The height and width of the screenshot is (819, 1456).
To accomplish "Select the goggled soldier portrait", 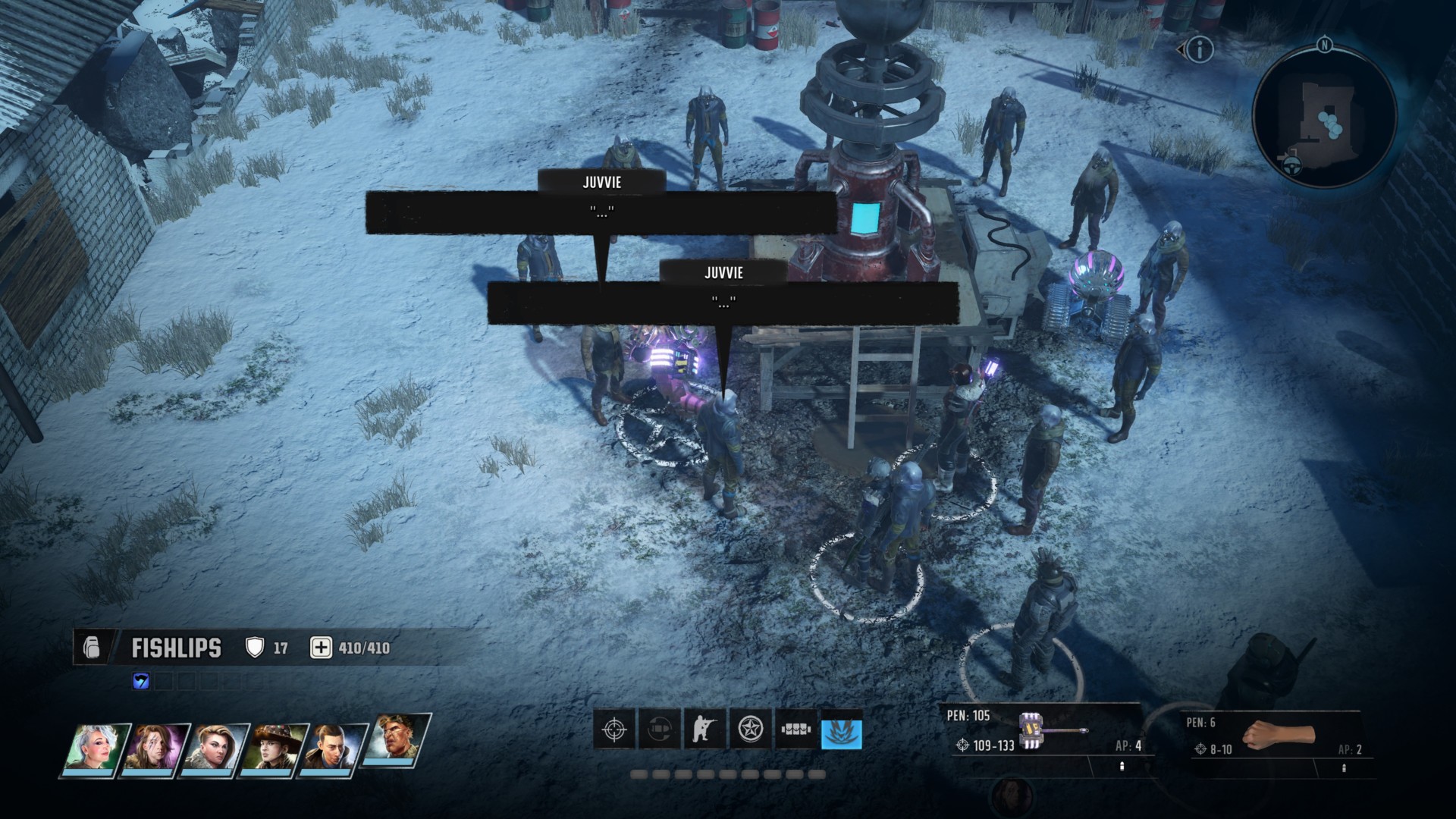I will click(394, 739).
